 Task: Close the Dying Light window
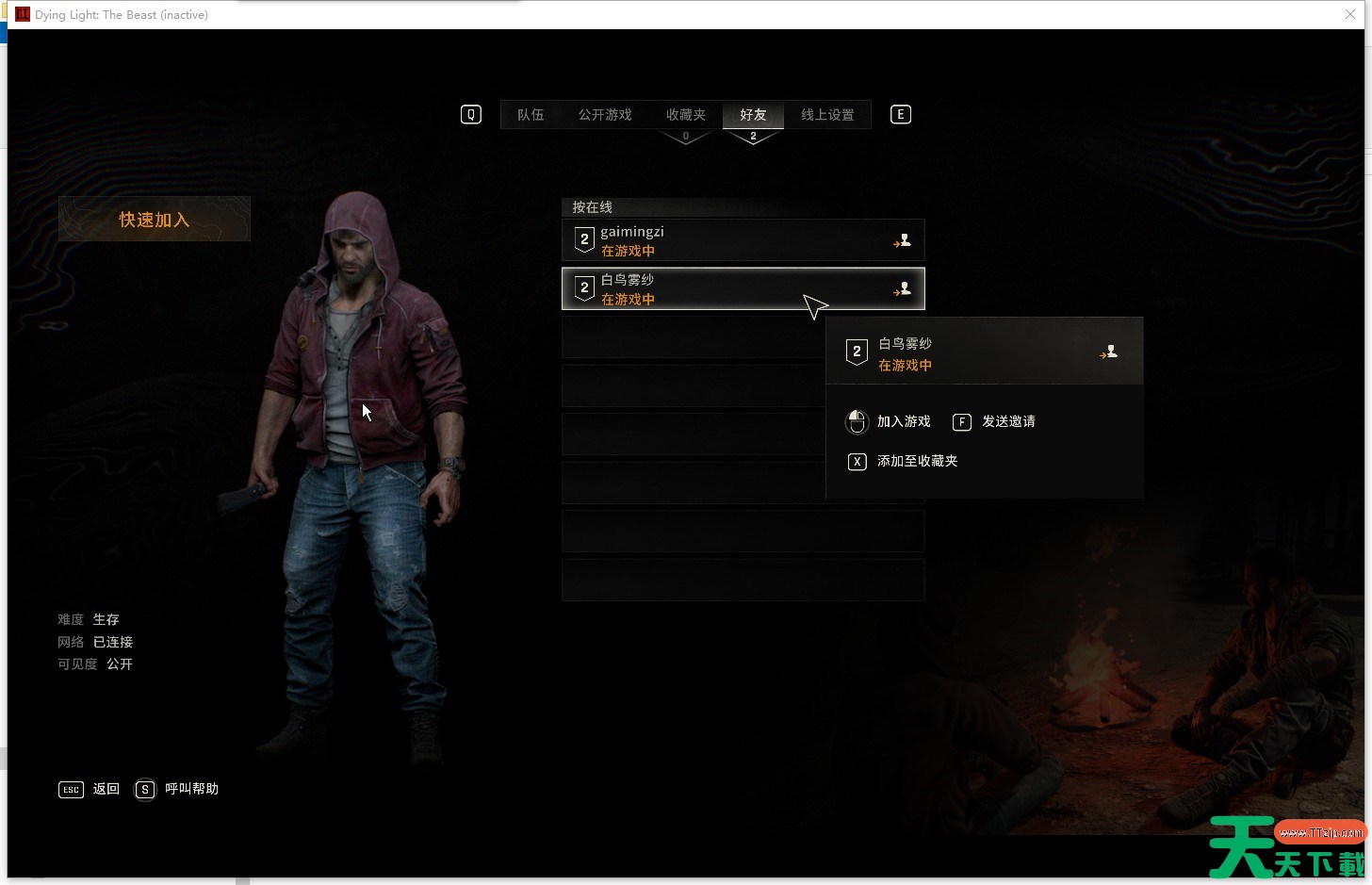(1349, 14)
